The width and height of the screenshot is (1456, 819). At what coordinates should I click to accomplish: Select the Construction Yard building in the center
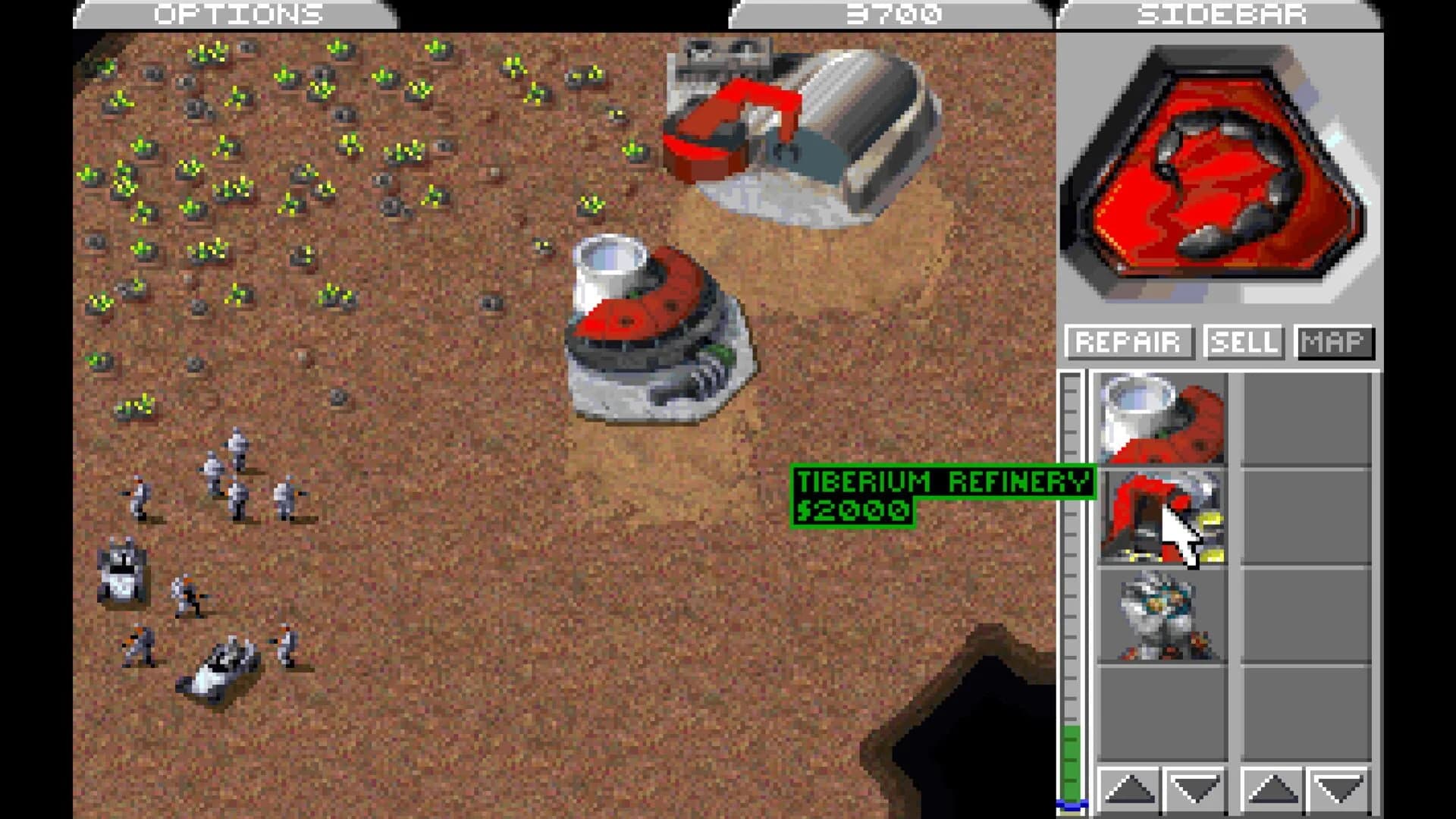[660, 326]
